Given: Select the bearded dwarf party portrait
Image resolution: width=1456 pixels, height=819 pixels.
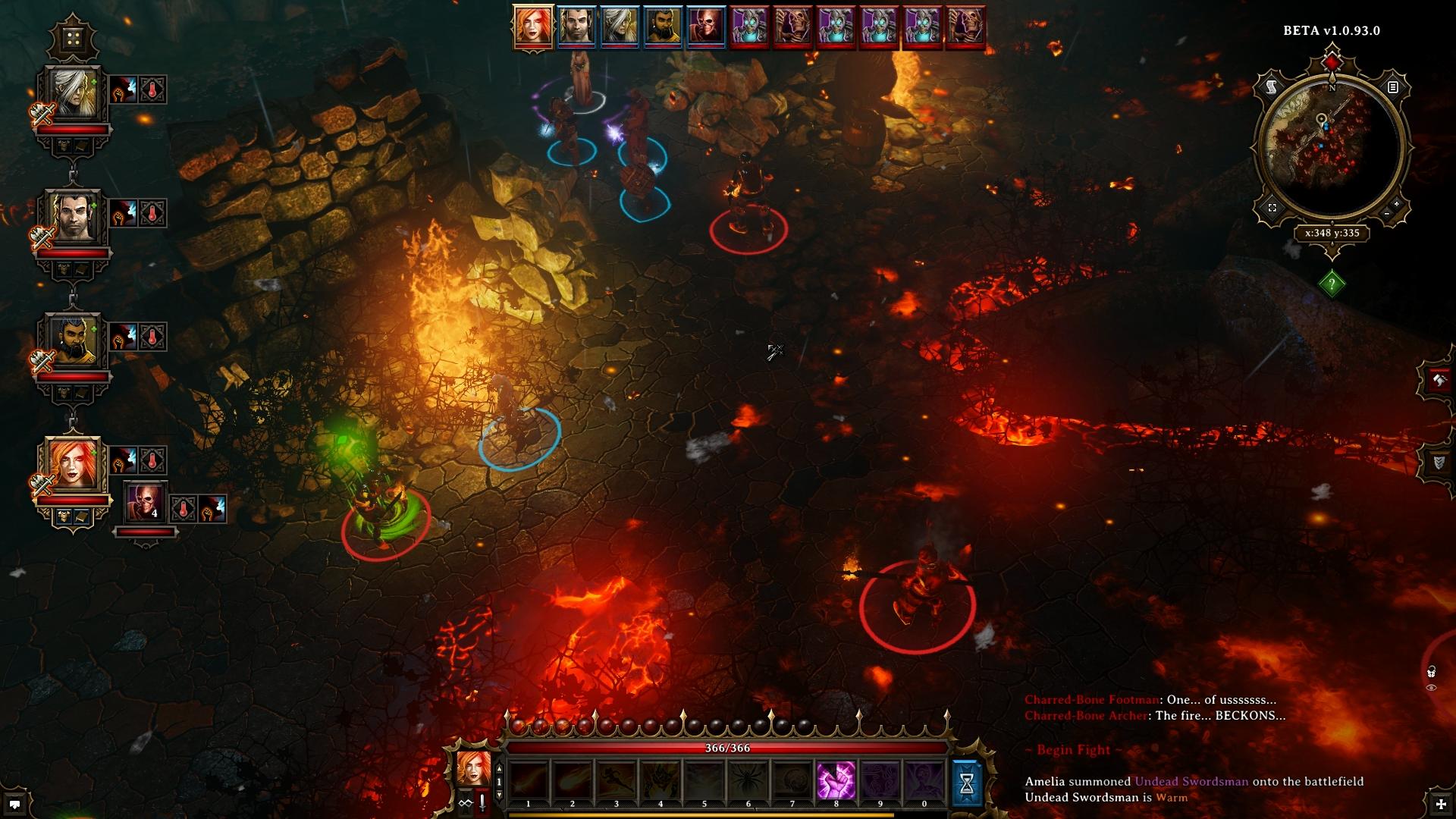Looking at the screenshot, I should point(72,340).
